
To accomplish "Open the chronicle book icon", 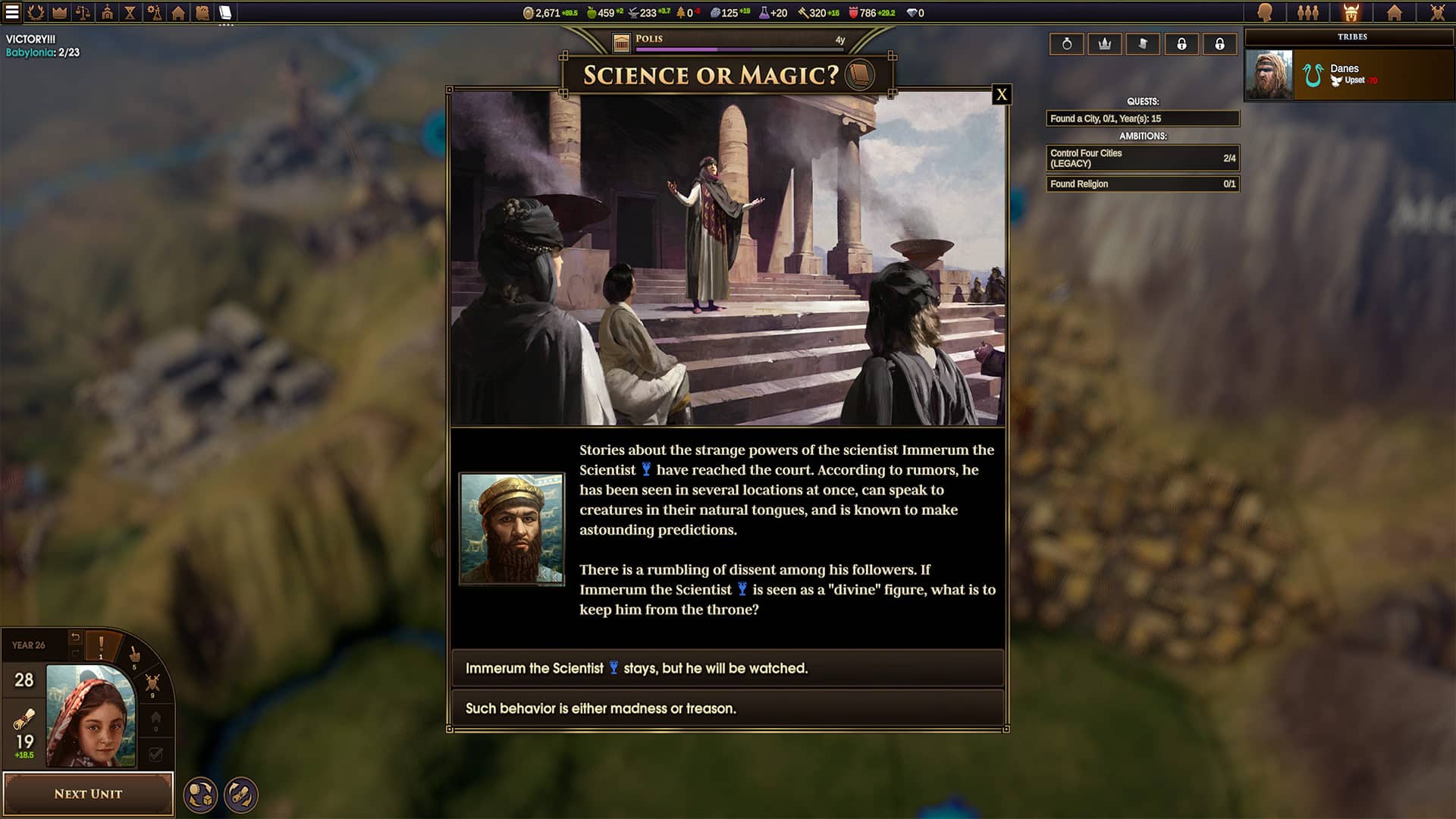I will click(224, 11).
